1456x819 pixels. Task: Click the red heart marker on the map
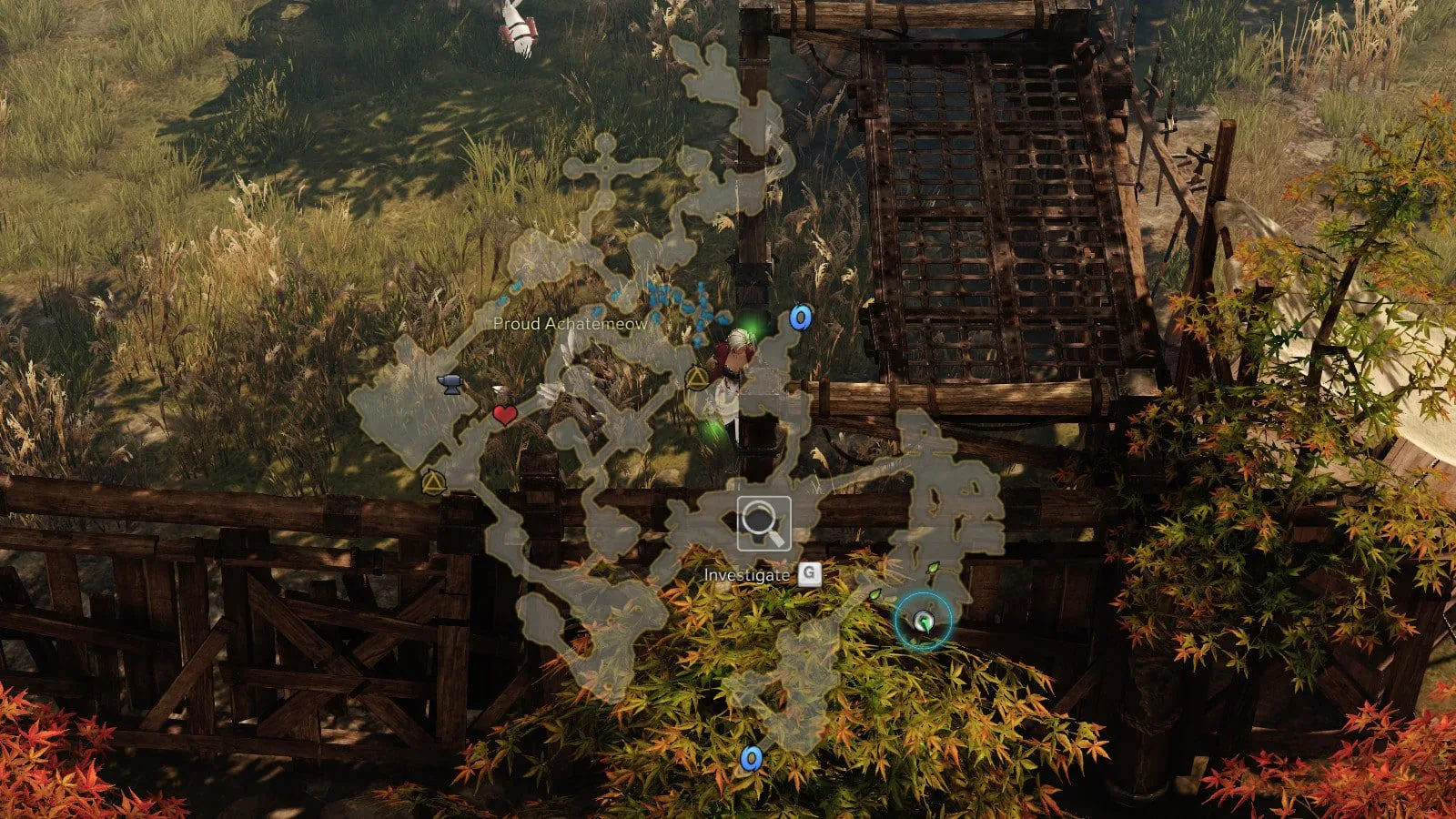tap(505, 416)
